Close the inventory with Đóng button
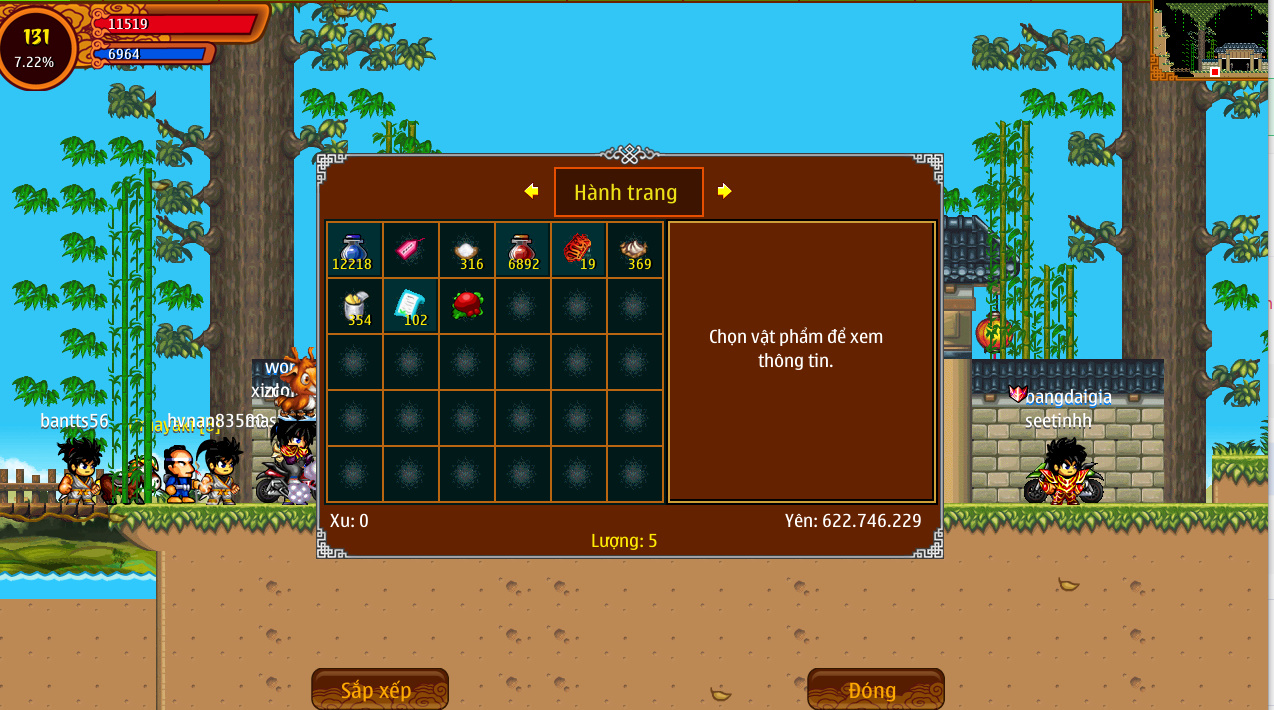This screenshot has width=1274, height=710. (875, 690)
